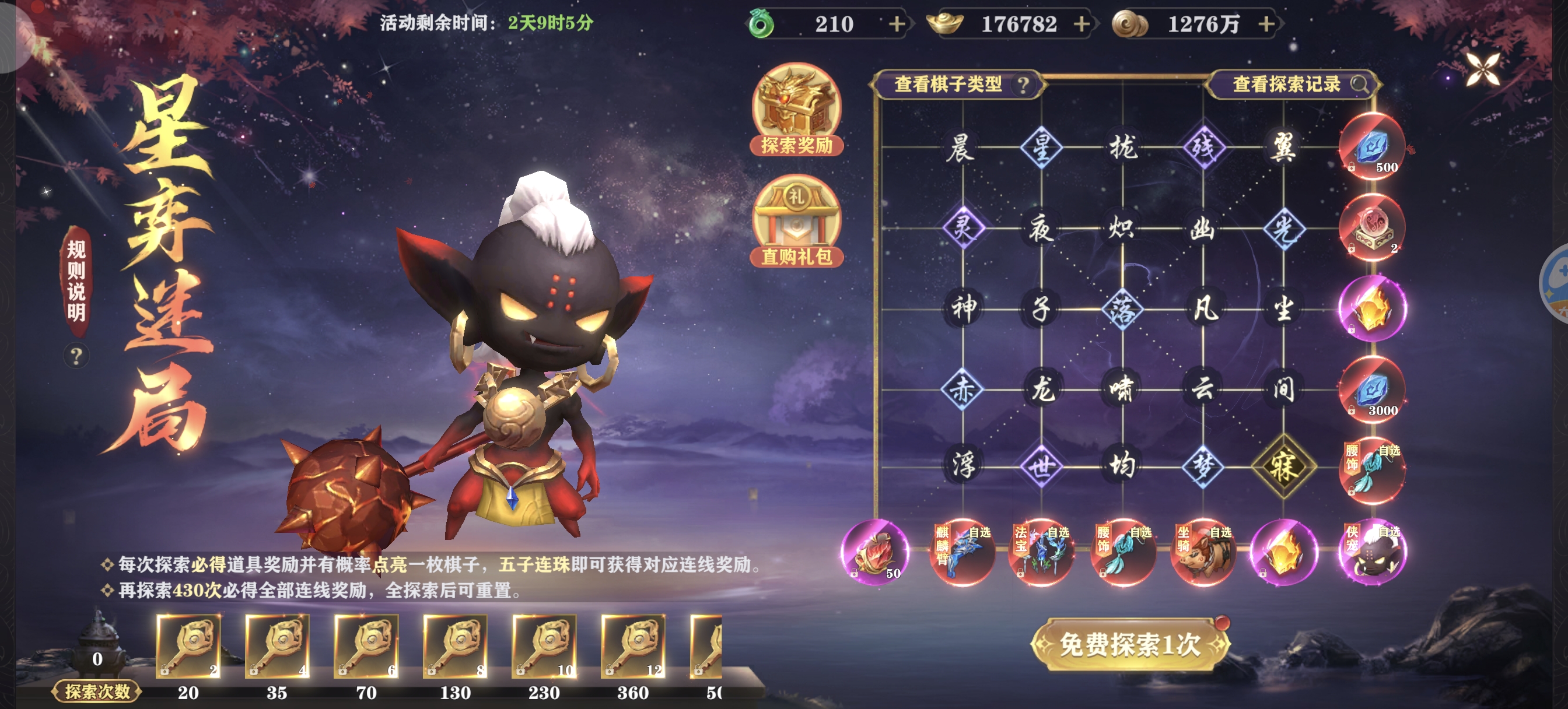Close the event screen with the X
1568x709 pixels.
tap(1482, 69)
